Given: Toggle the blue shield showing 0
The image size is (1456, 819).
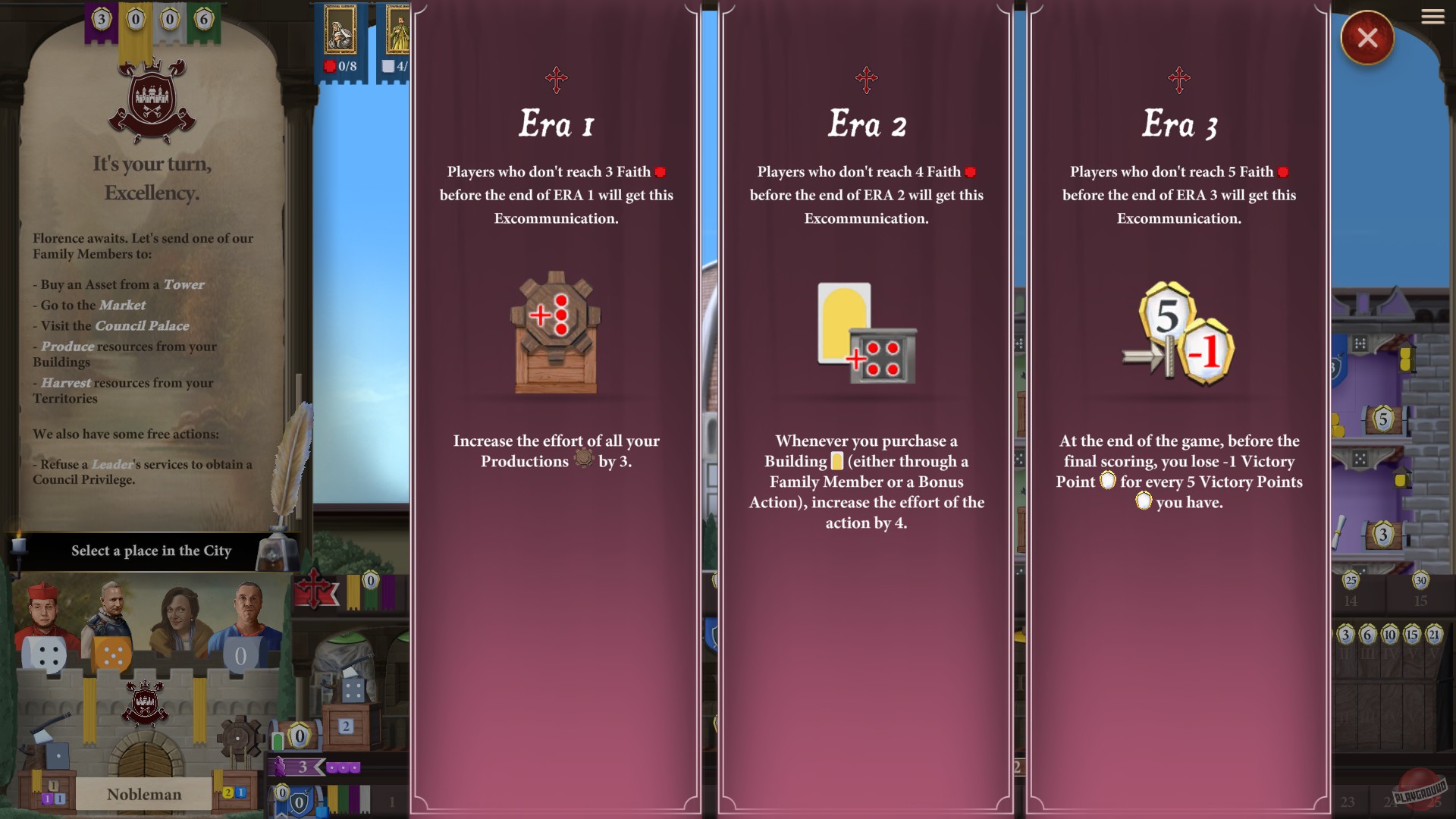Looking at the screenshot, I should coord(299,801).
